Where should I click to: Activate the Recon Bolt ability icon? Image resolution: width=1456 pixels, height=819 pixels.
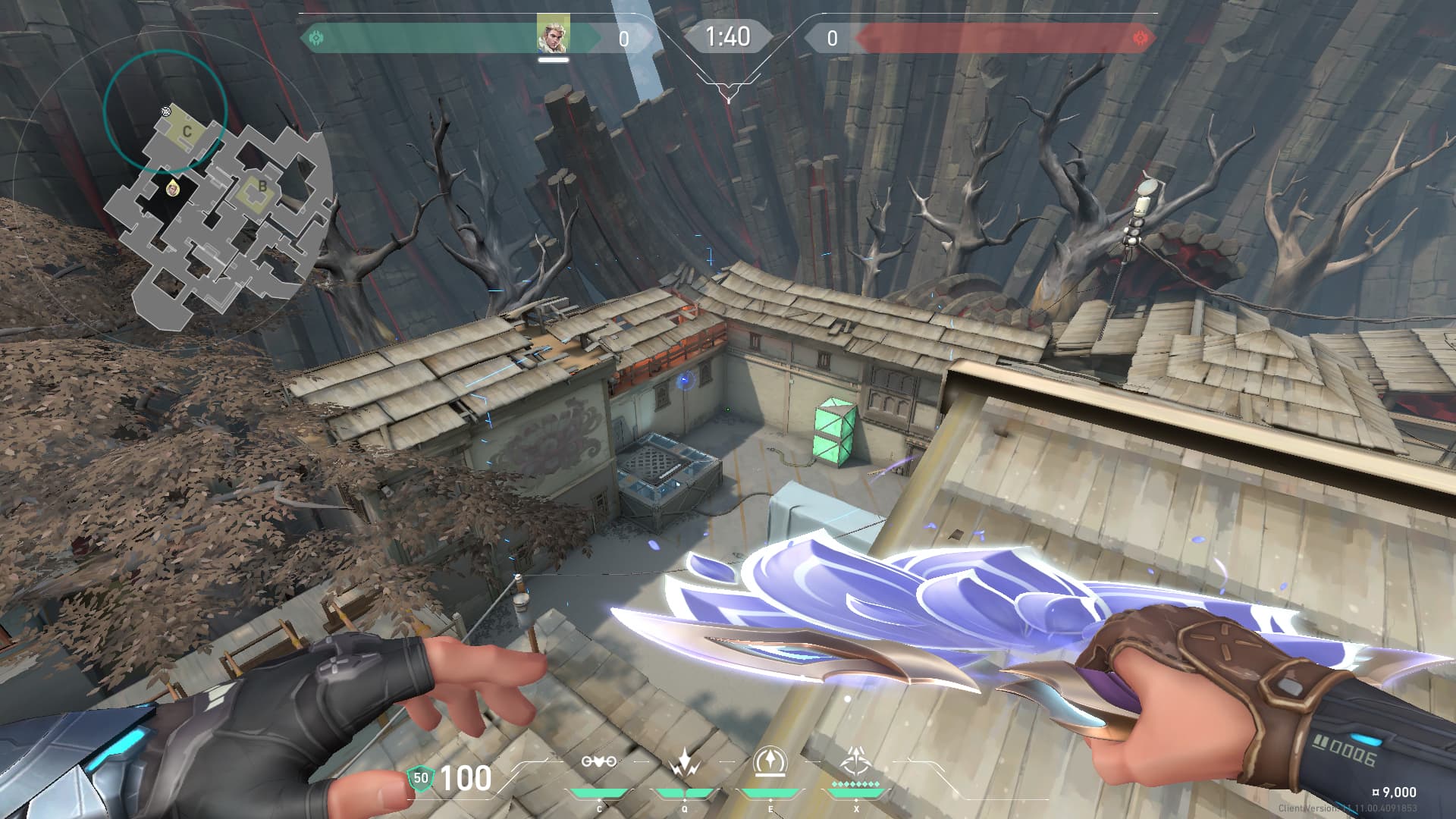click(770, 761)
